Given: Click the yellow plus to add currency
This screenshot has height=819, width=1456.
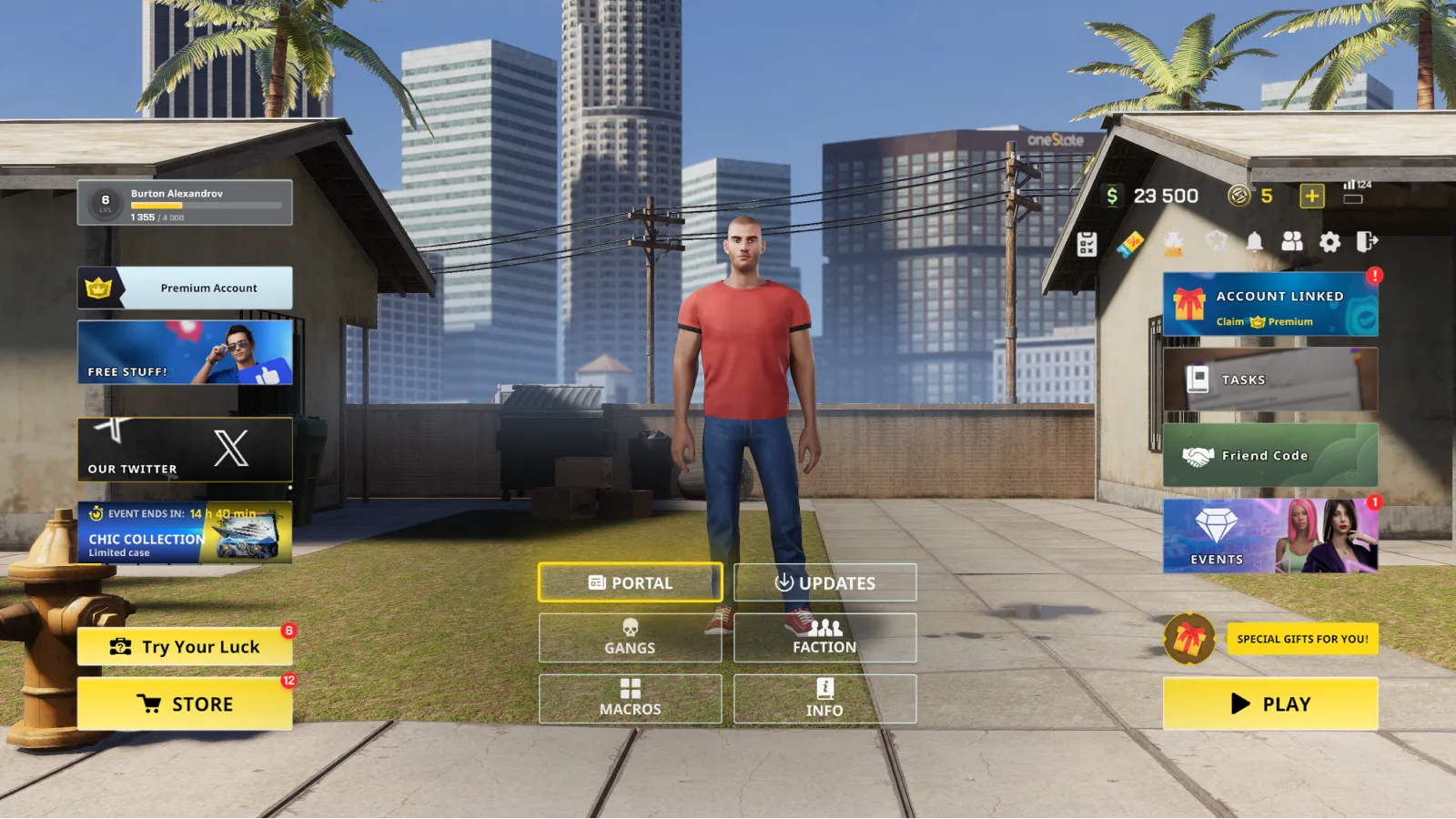Looking at the screenshot, I should pyautogui.click(x=1311, y=196).
